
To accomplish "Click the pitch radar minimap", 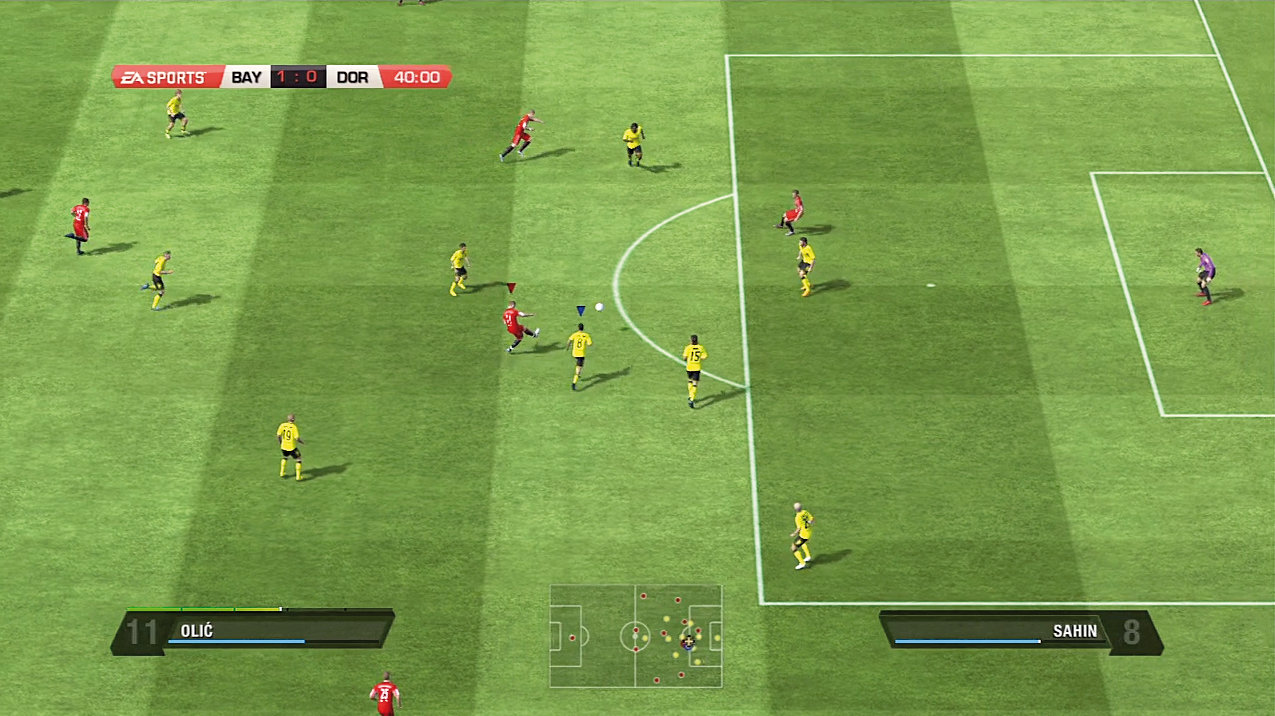I will pyautogui.click(x=636, y=636).
